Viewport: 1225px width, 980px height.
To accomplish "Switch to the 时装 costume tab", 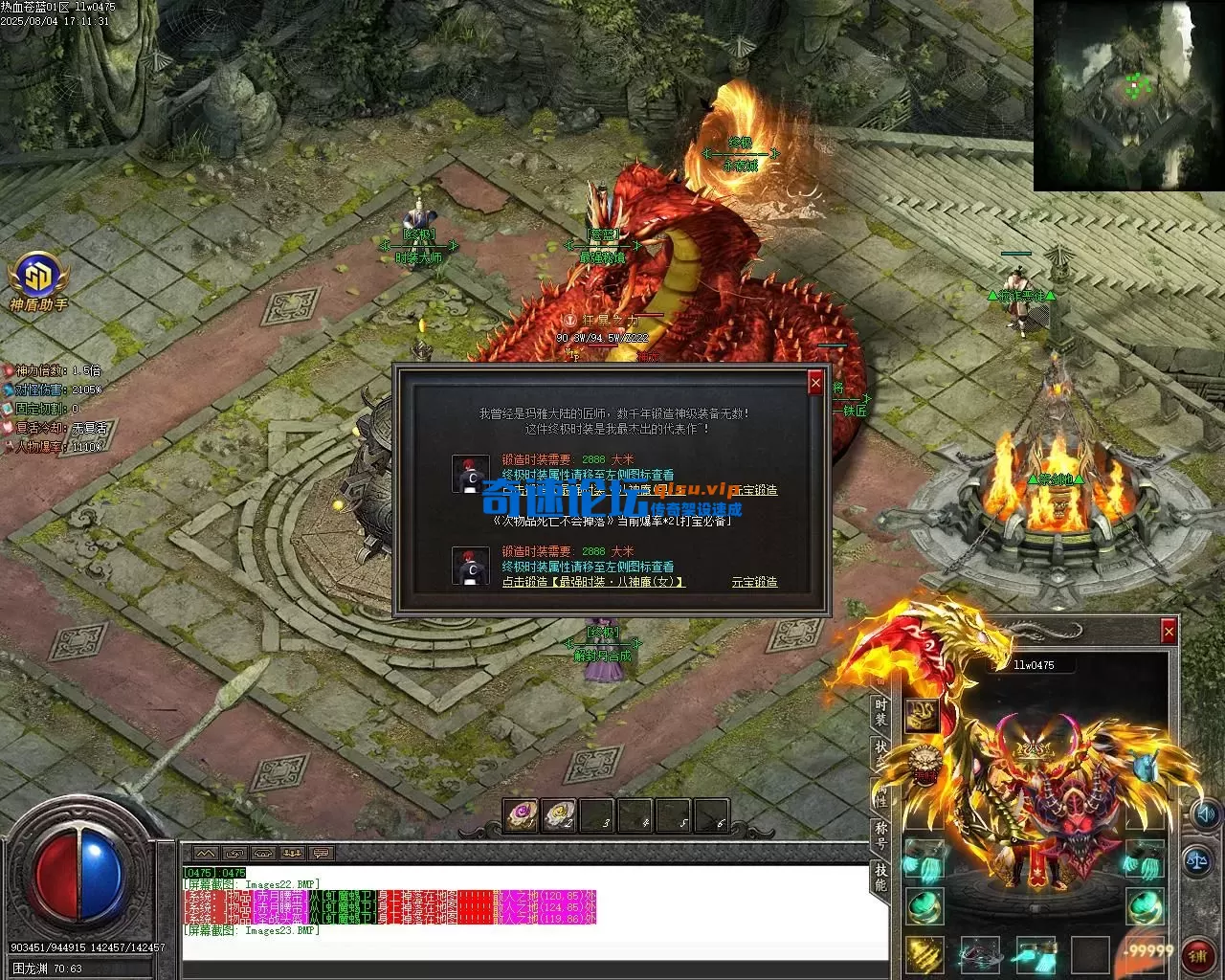I will (x=880, y=713).
